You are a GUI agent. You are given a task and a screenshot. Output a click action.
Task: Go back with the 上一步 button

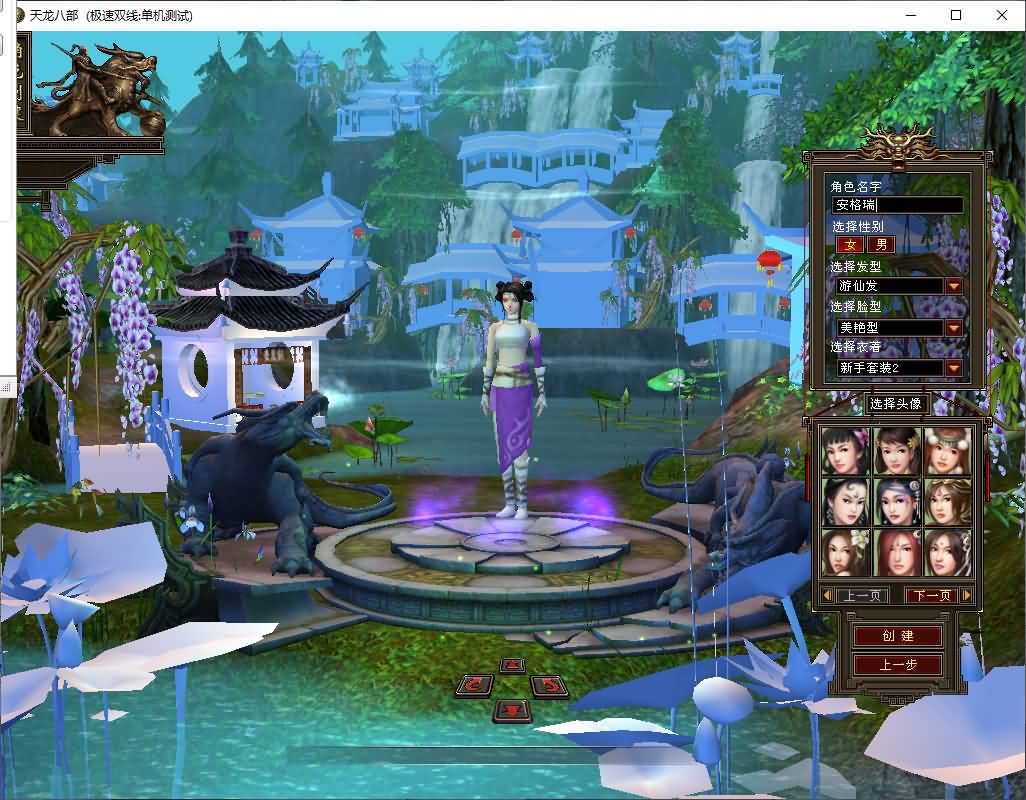tap(897, 665)
